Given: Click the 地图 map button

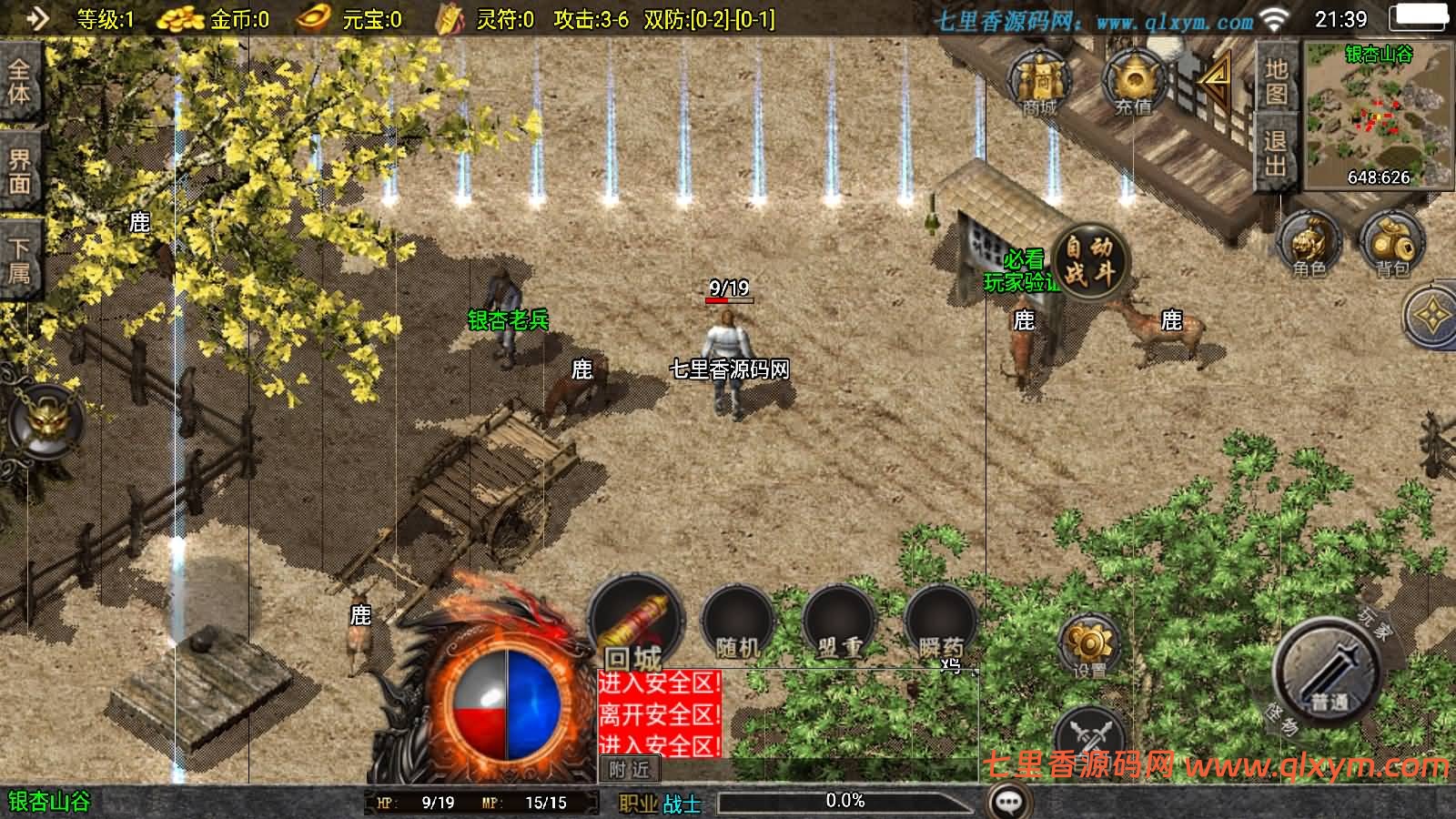Looking at the screenshot, I should point(1276,82).
